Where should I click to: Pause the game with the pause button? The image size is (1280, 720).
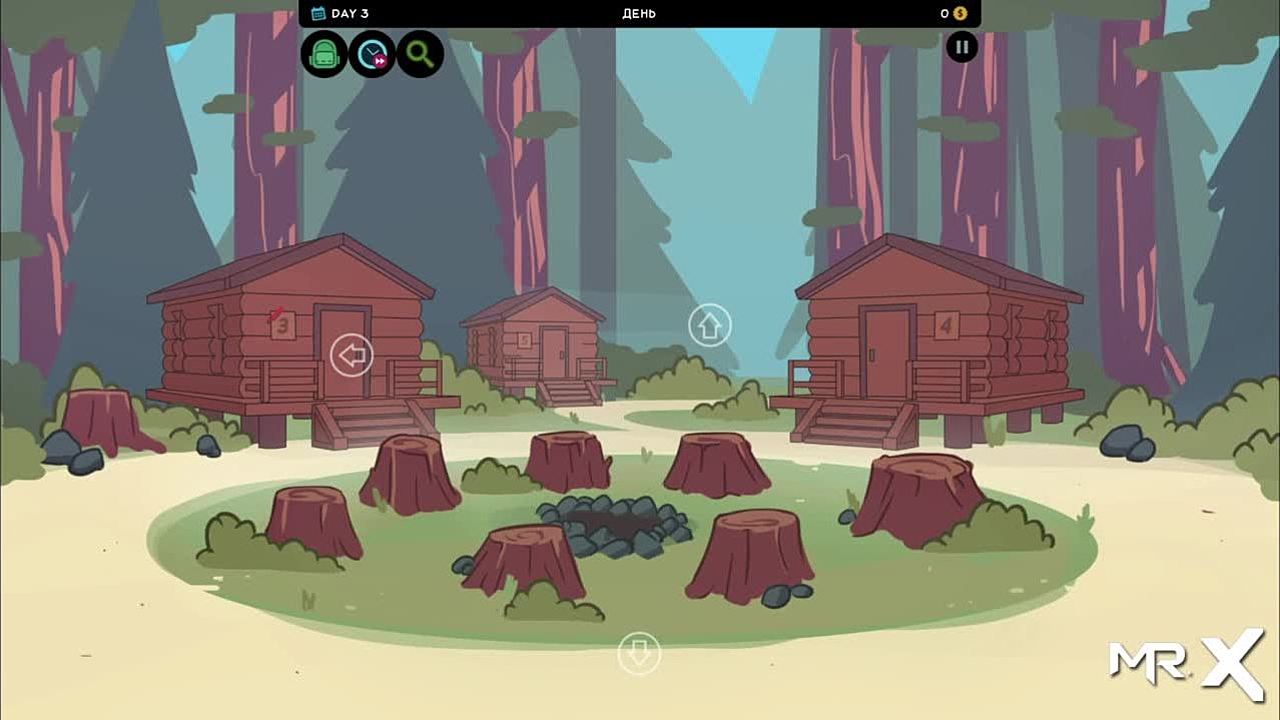point(962,47)
